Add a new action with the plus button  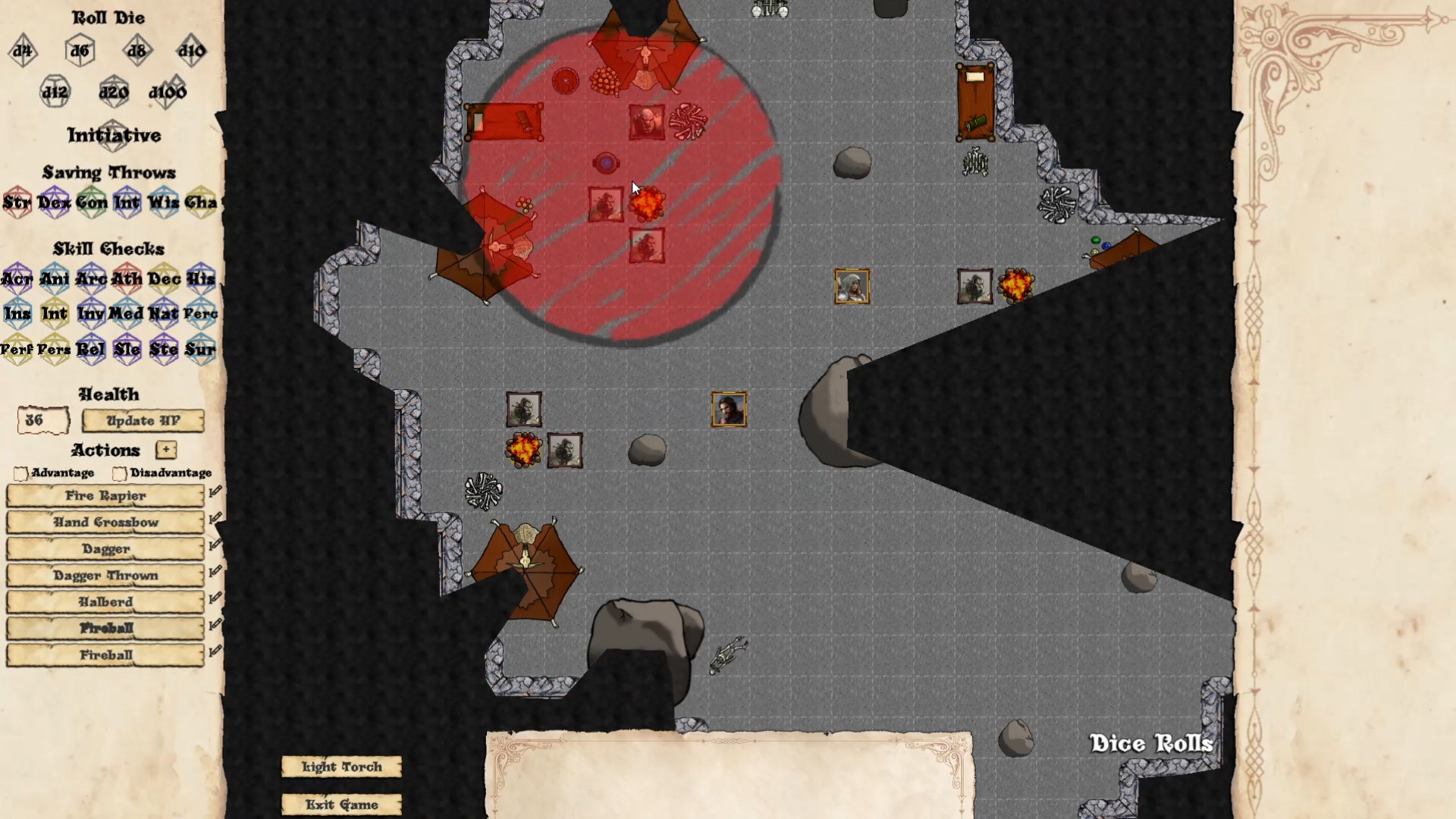pyautogui.click(x=165, y=450)
